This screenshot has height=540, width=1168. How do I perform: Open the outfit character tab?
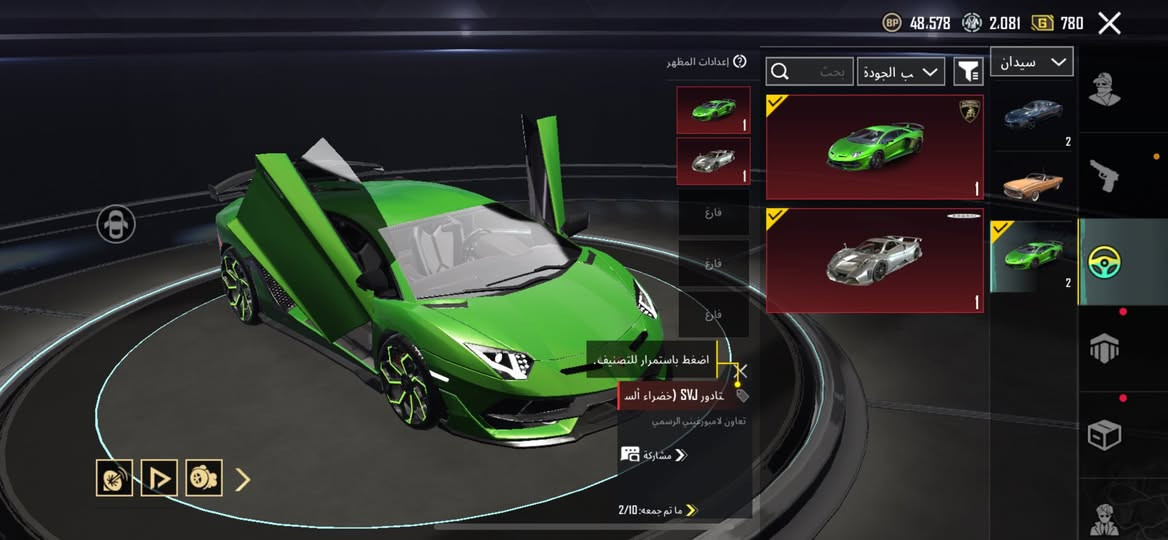1104,88
